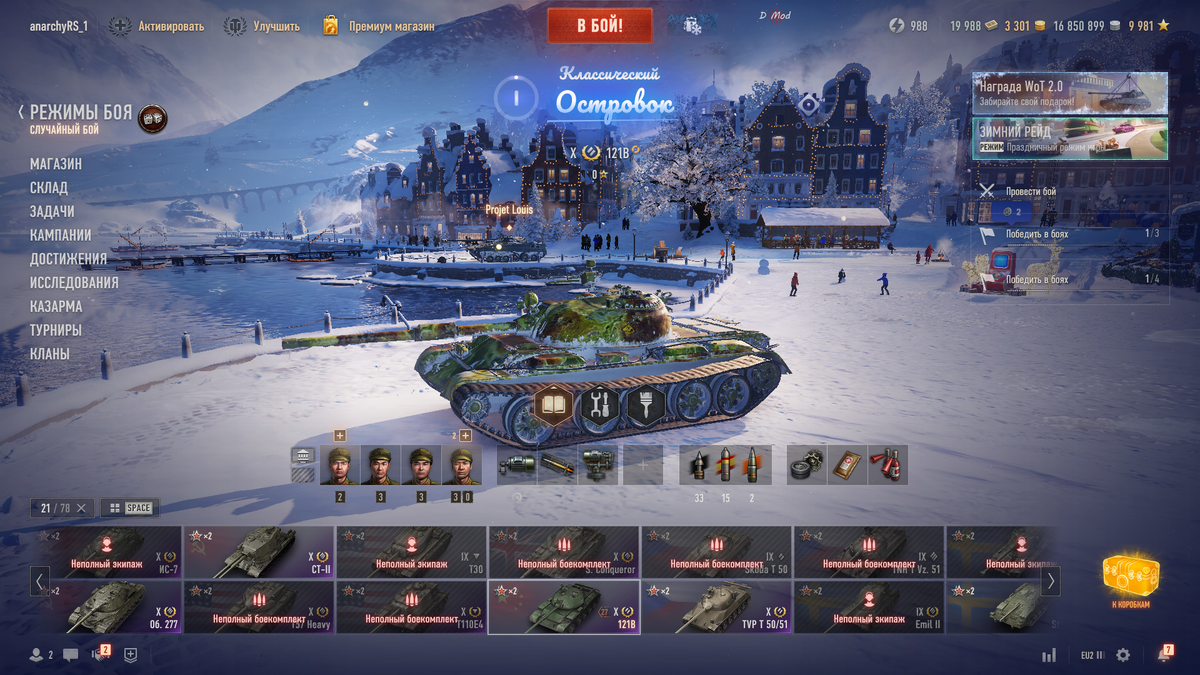Open the КАЗАРМА barracks menu
This screenshot has height=675, width=1200.
coord(56,307)
